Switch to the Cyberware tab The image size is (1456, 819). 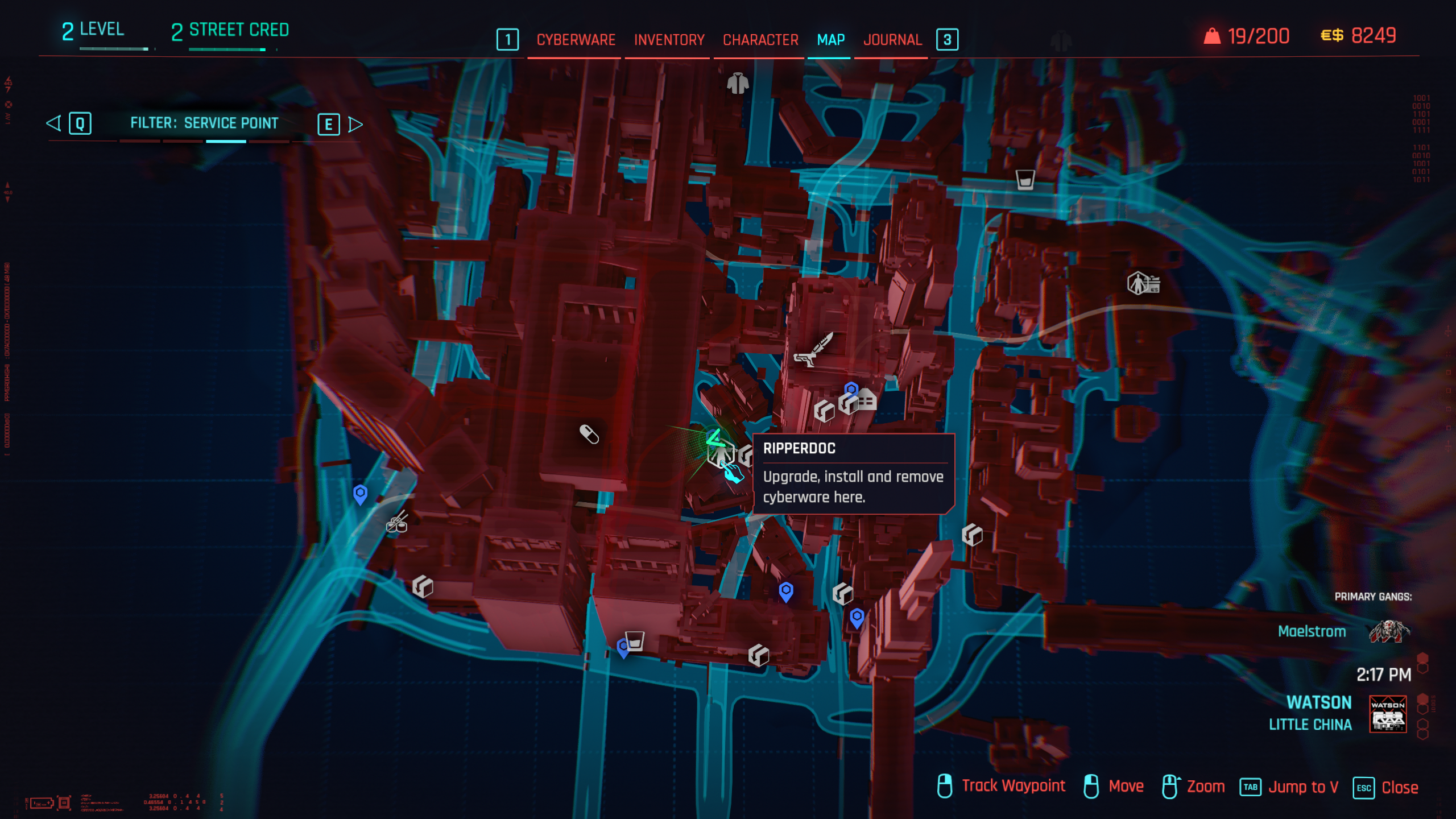574,40
